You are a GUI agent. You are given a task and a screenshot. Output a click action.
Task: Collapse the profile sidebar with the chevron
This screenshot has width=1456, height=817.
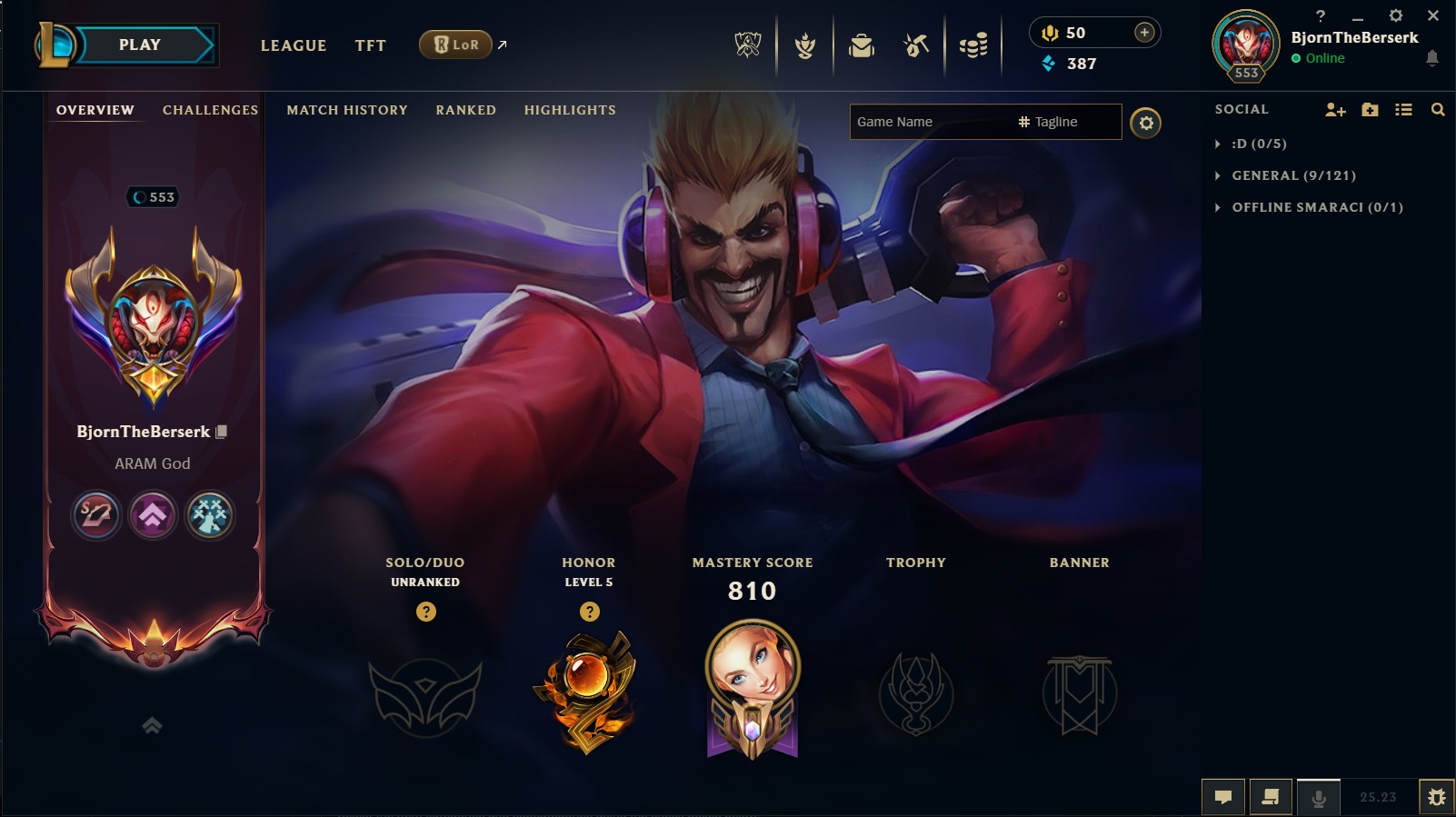coord(152,725)
